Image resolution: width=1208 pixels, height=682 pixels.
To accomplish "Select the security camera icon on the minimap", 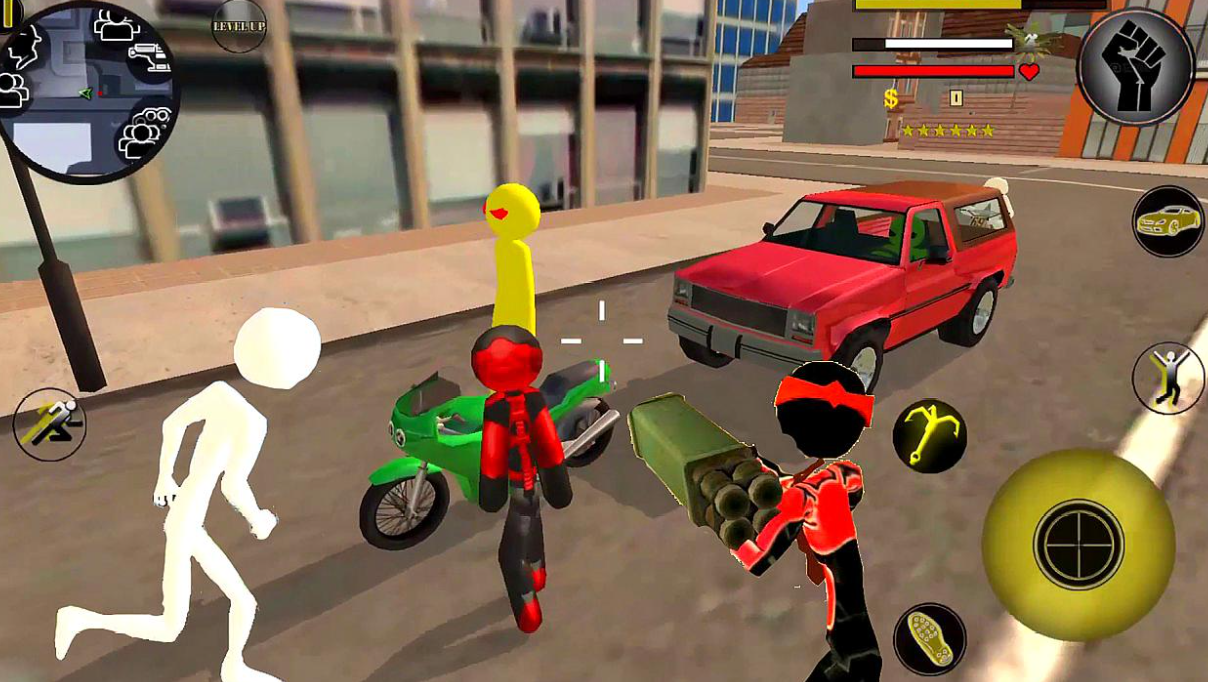I will pos(150,55).
